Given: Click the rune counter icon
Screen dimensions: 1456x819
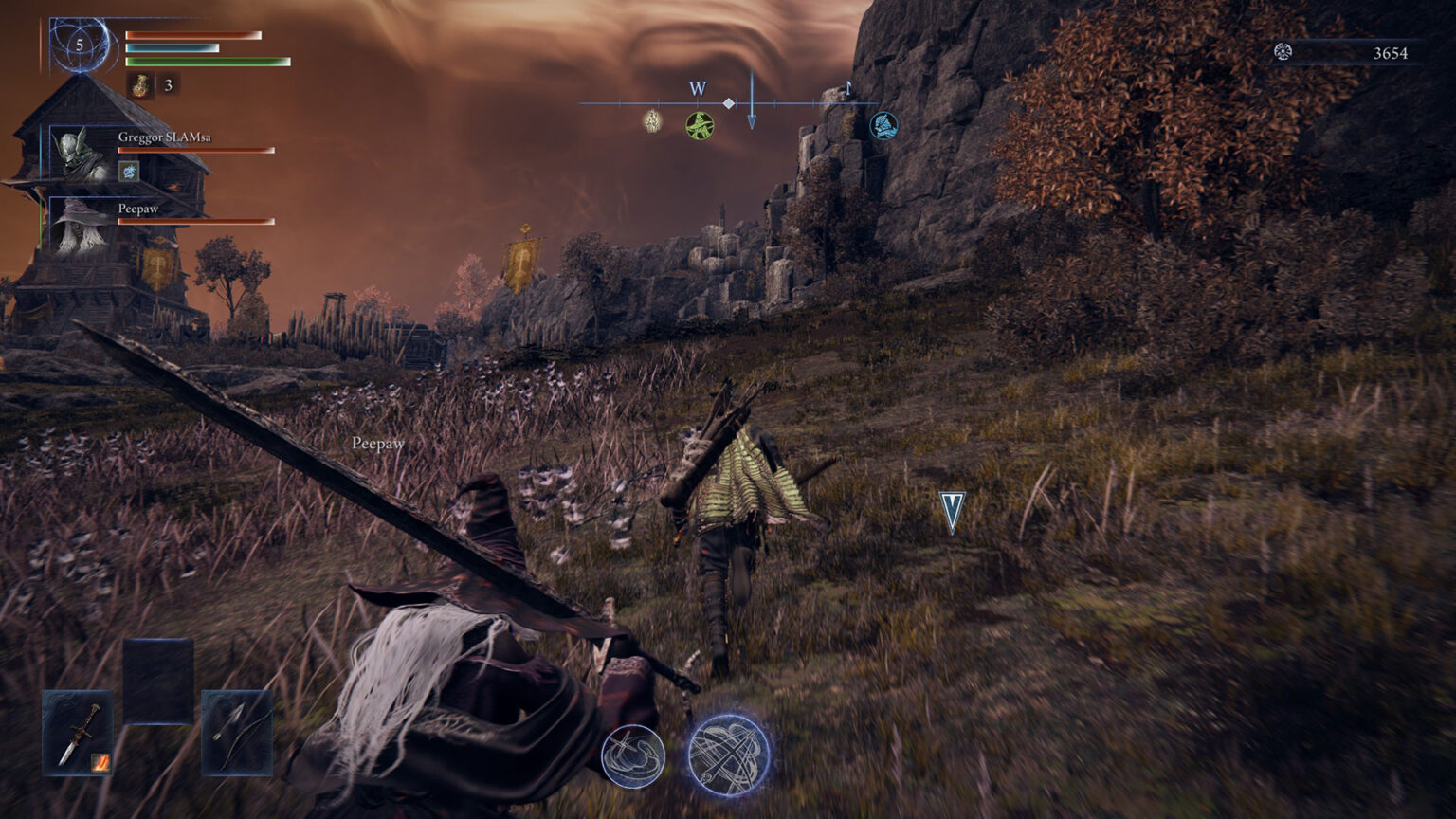Looking at the screenshot, I should [x=1285, y=52].
